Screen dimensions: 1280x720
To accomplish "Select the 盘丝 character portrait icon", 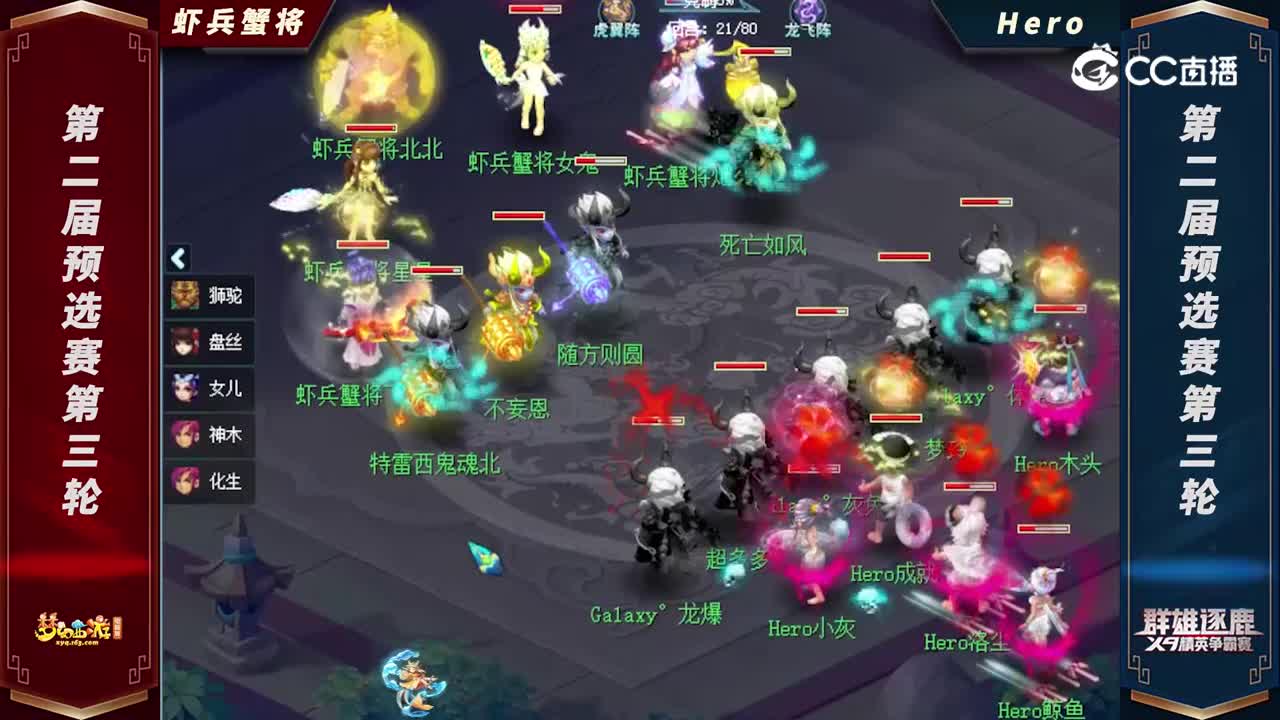I will (x=186, y=343).
